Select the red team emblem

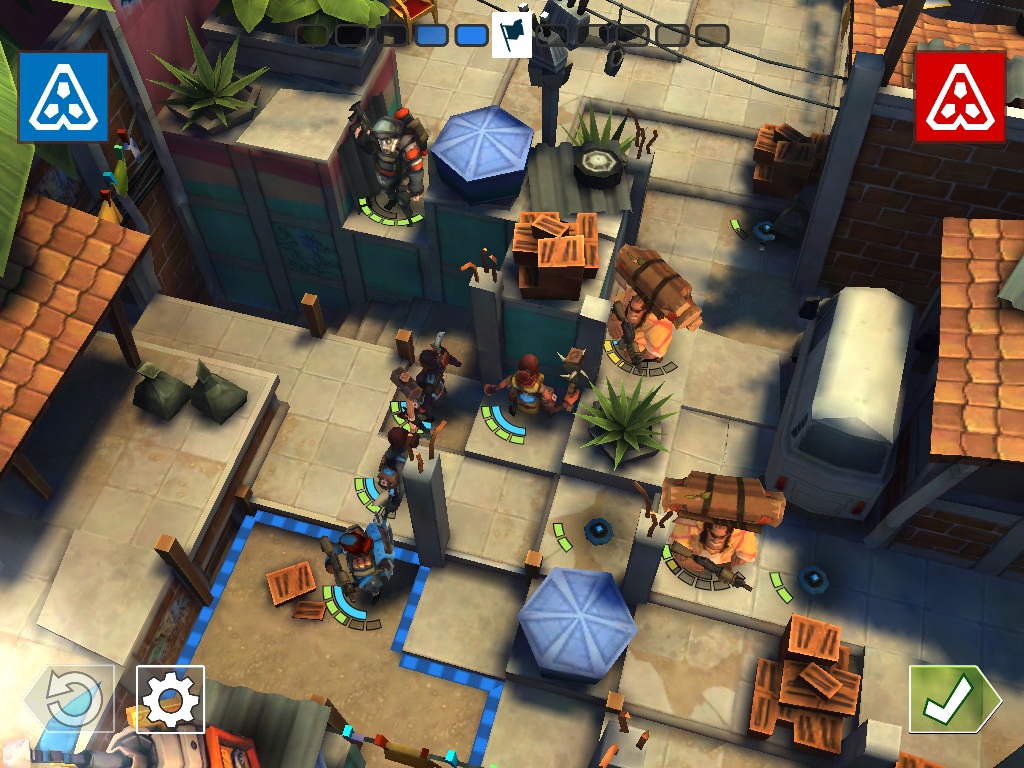tap(960, 97)
